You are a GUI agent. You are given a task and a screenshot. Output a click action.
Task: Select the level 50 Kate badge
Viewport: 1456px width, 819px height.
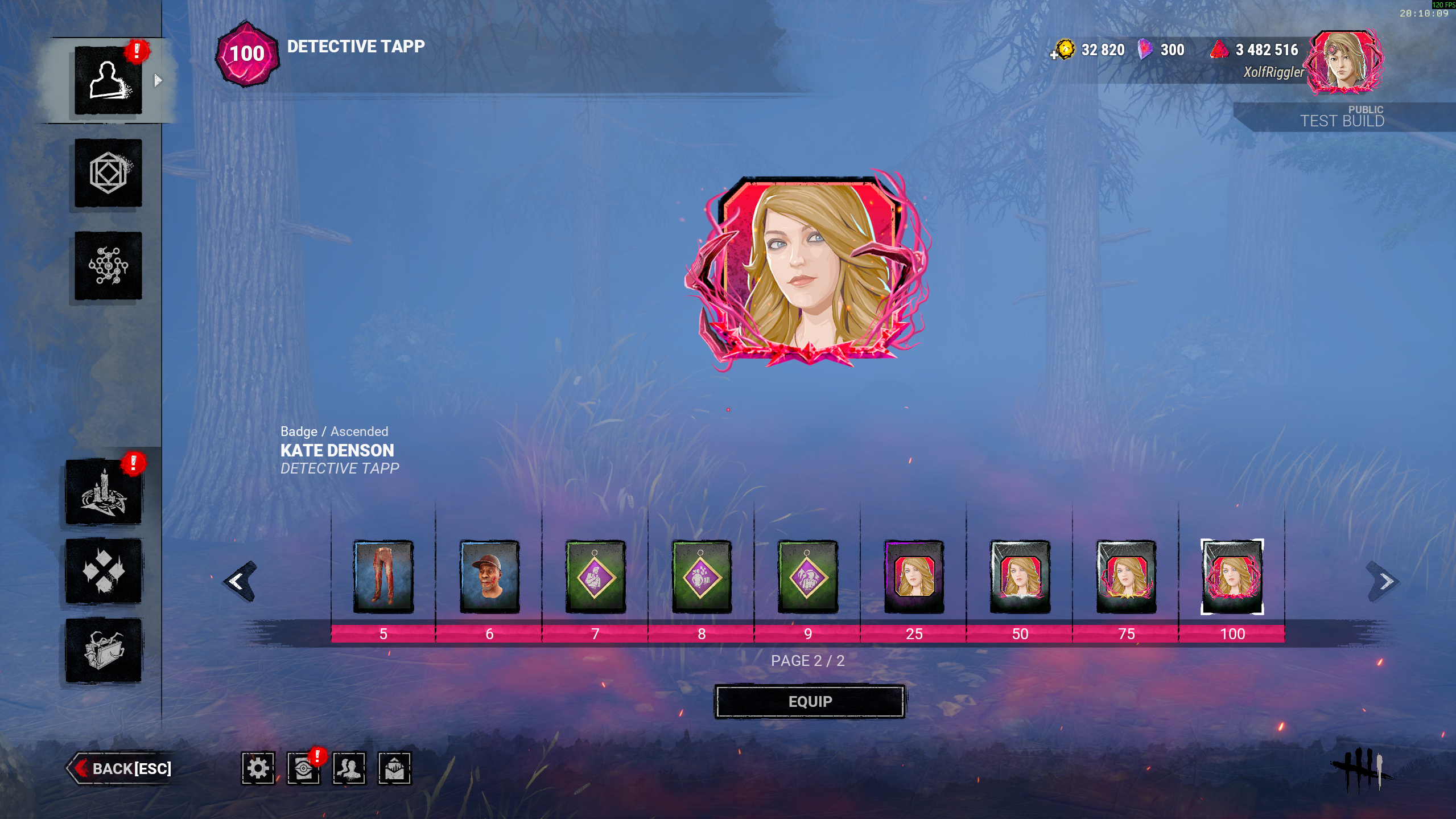1020,576
